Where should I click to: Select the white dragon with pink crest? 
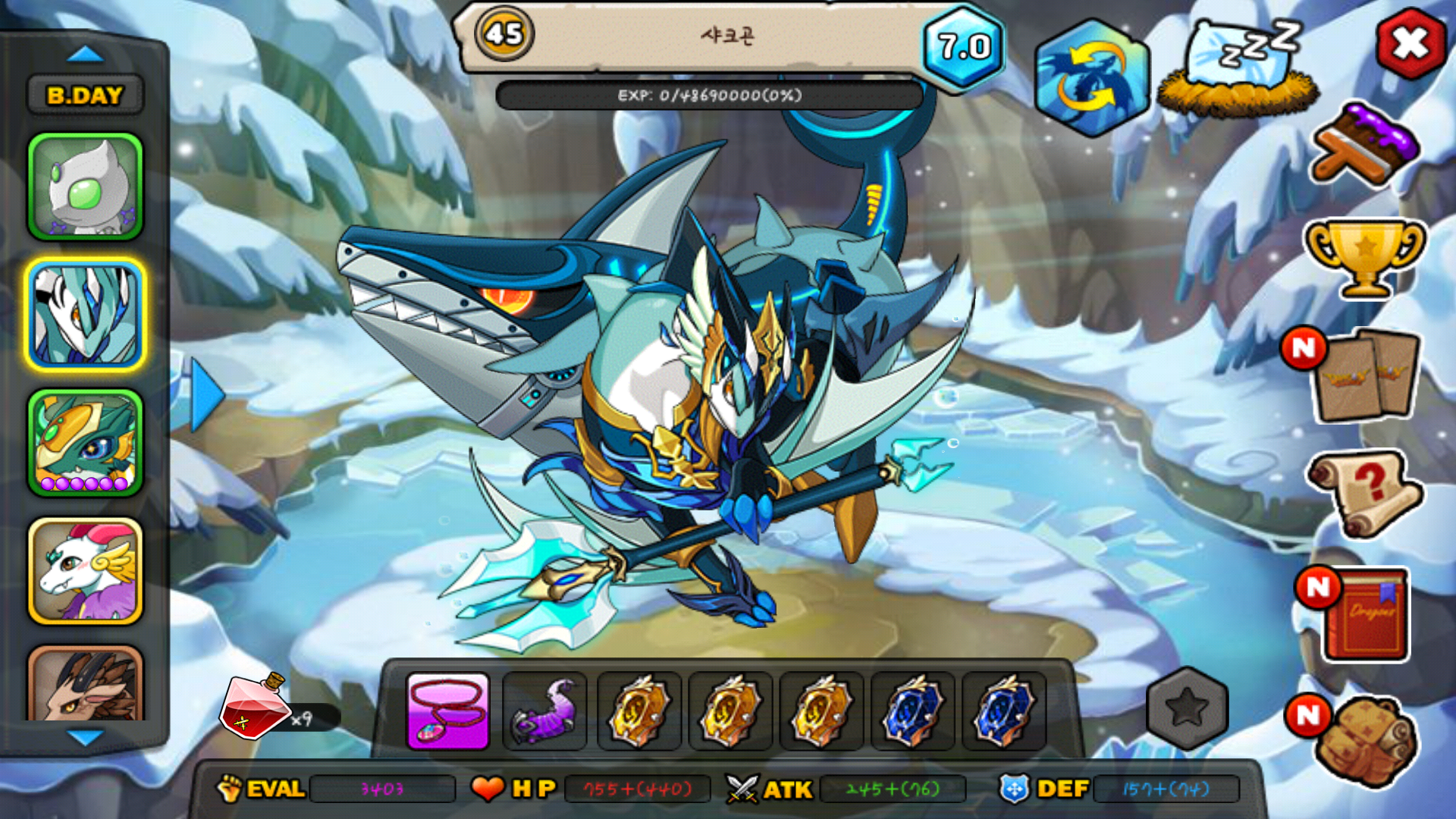coord(86,571)
